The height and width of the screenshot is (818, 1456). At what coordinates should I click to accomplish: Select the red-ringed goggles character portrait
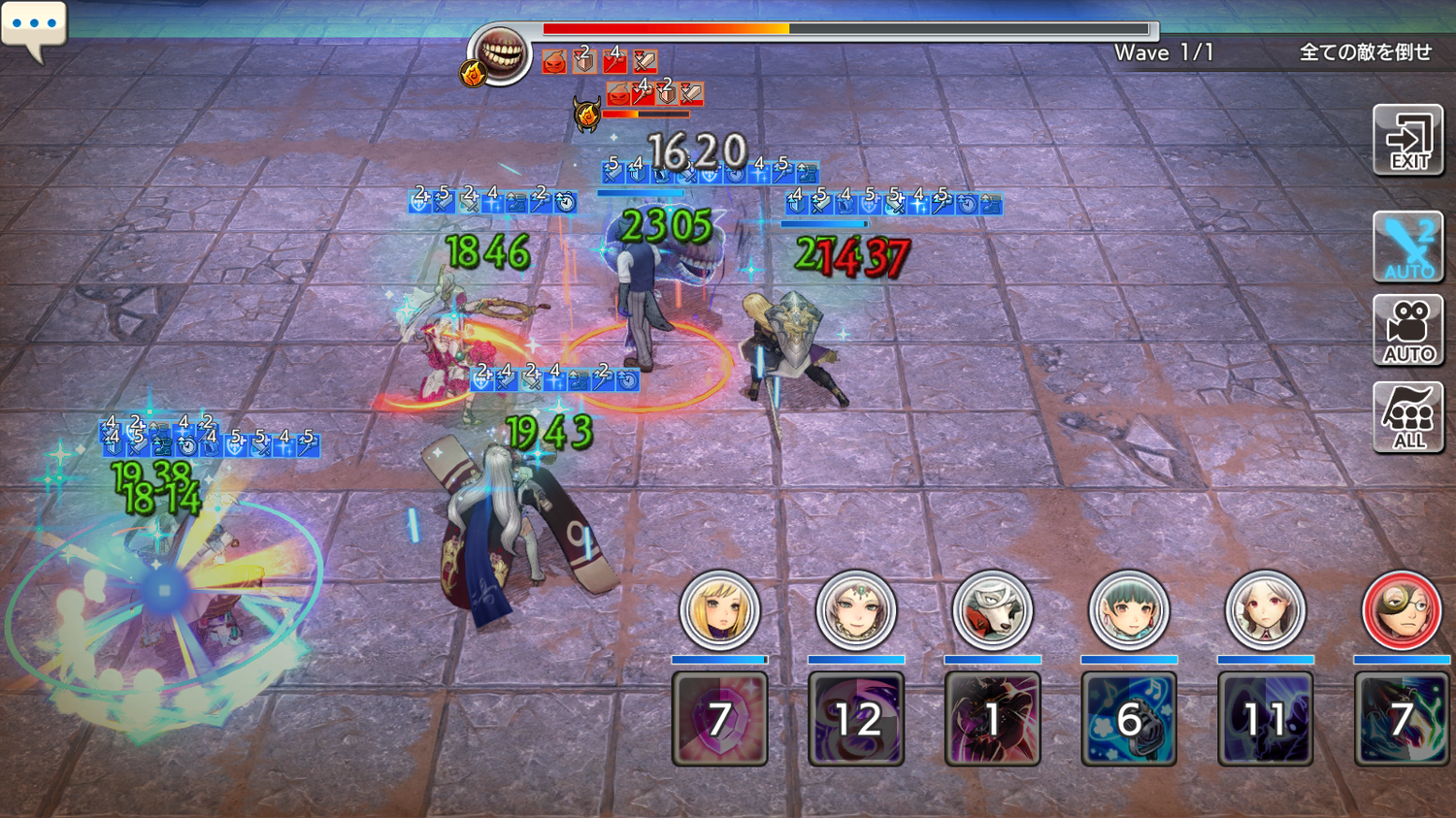tap(1401, 611)
